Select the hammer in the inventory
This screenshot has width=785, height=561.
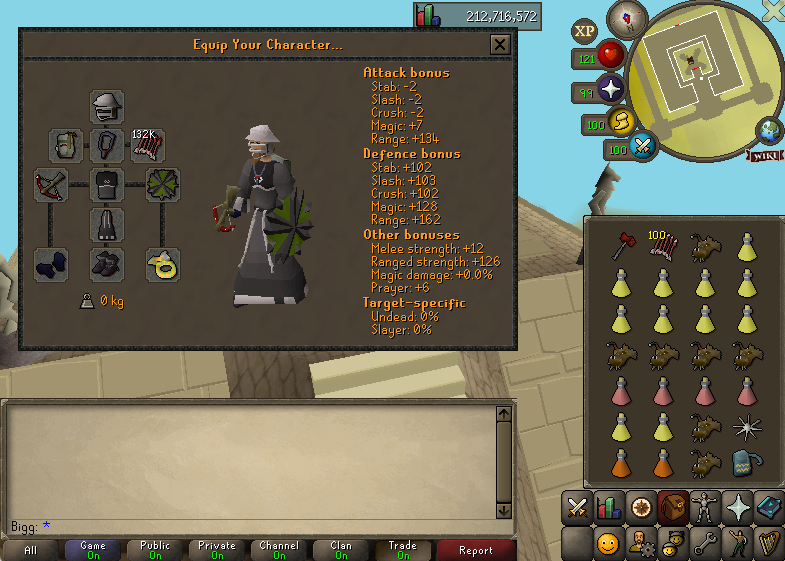pos(619,246)
